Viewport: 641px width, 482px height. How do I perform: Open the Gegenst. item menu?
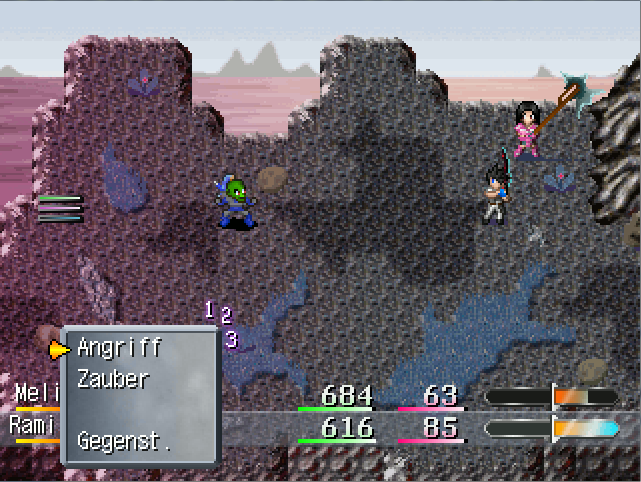124,440
